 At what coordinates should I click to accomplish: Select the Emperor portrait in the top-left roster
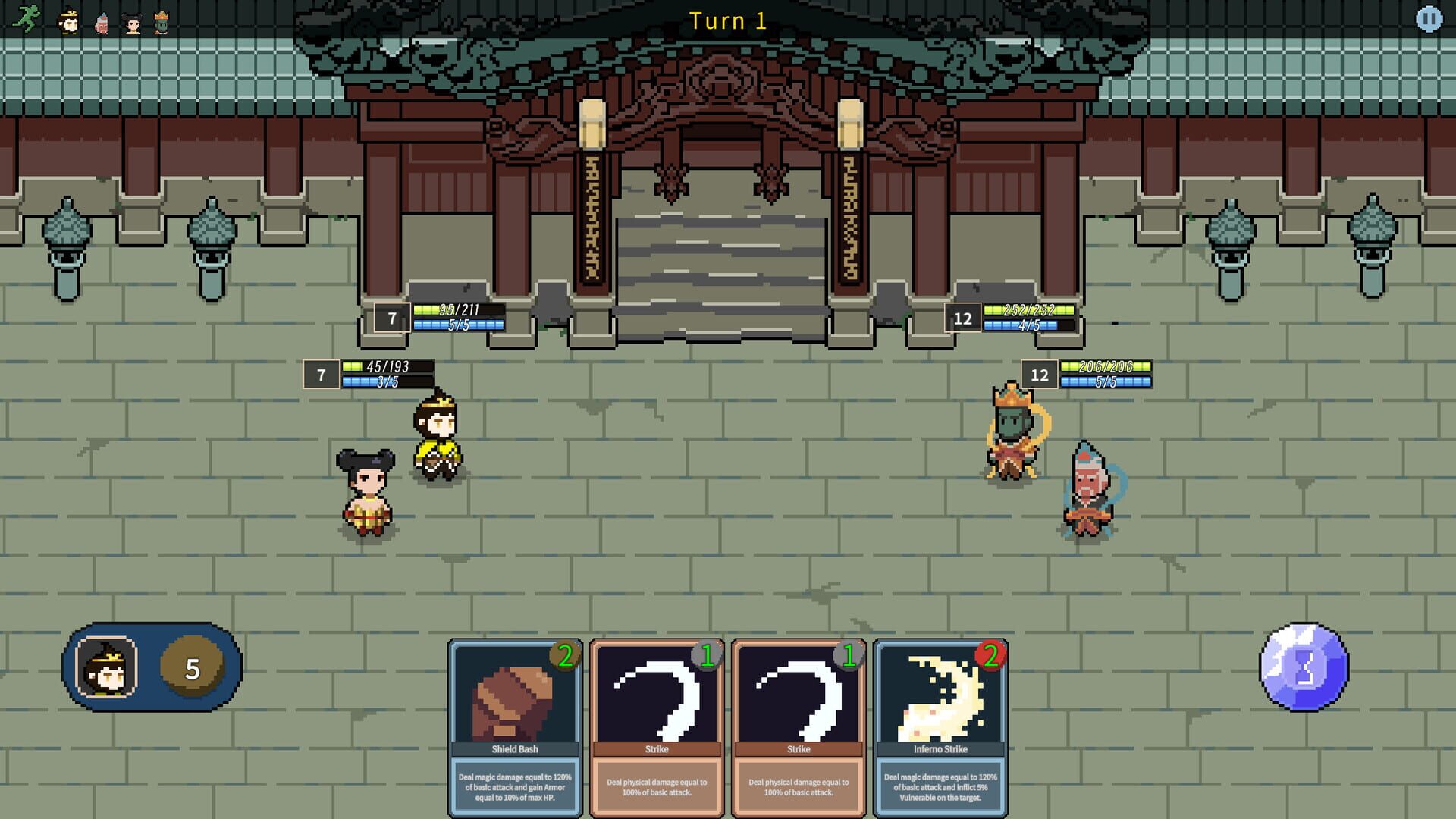68,21
